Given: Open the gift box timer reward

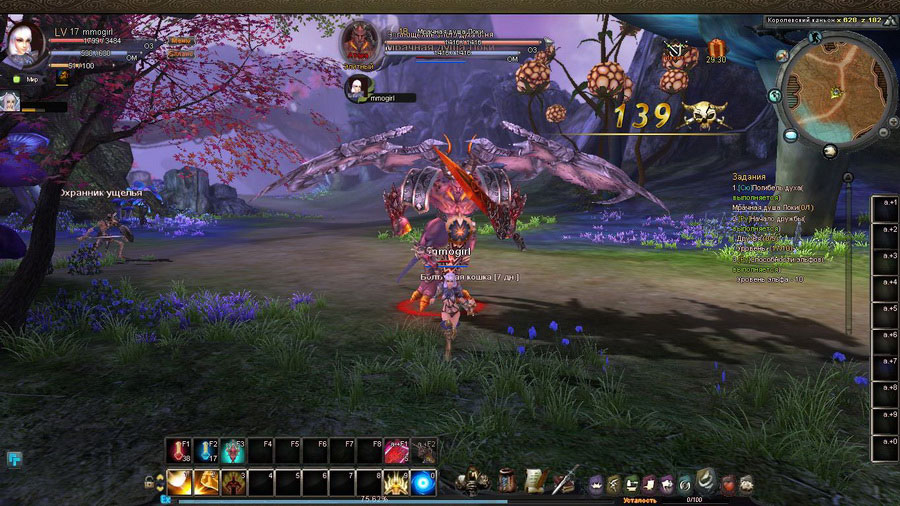Looking at the screenshot, I should [715, 47].
